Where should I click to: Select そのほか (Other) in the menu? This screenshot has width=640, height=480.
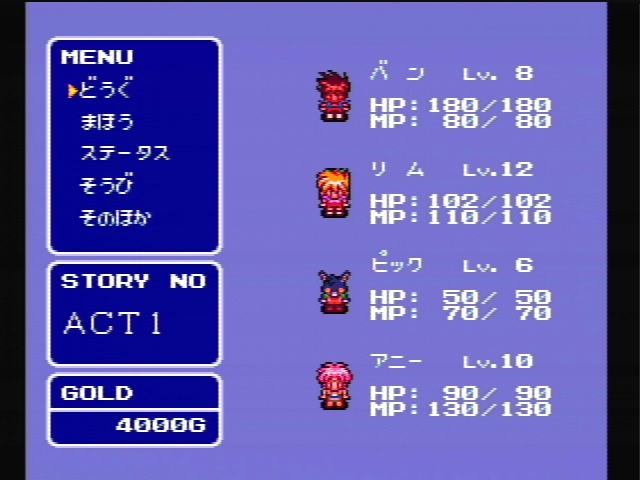tap(115, 217)
